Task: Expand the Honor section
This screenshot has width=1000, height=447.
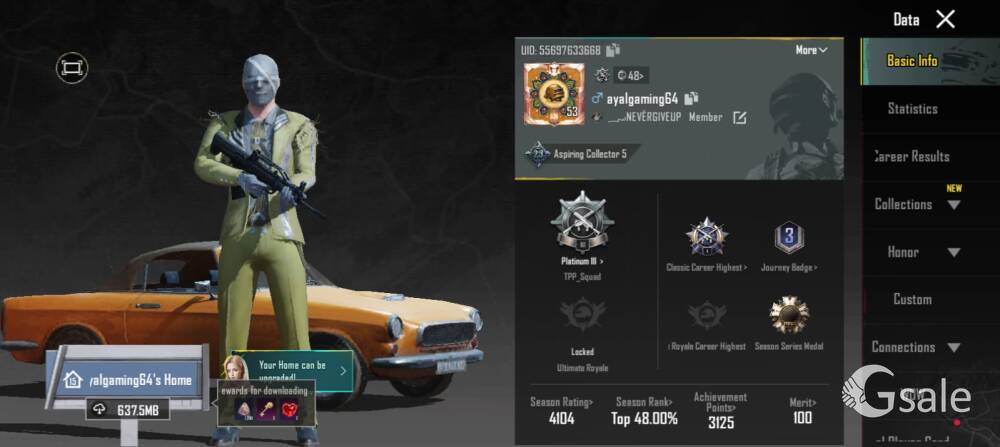Action: point(916,252)
